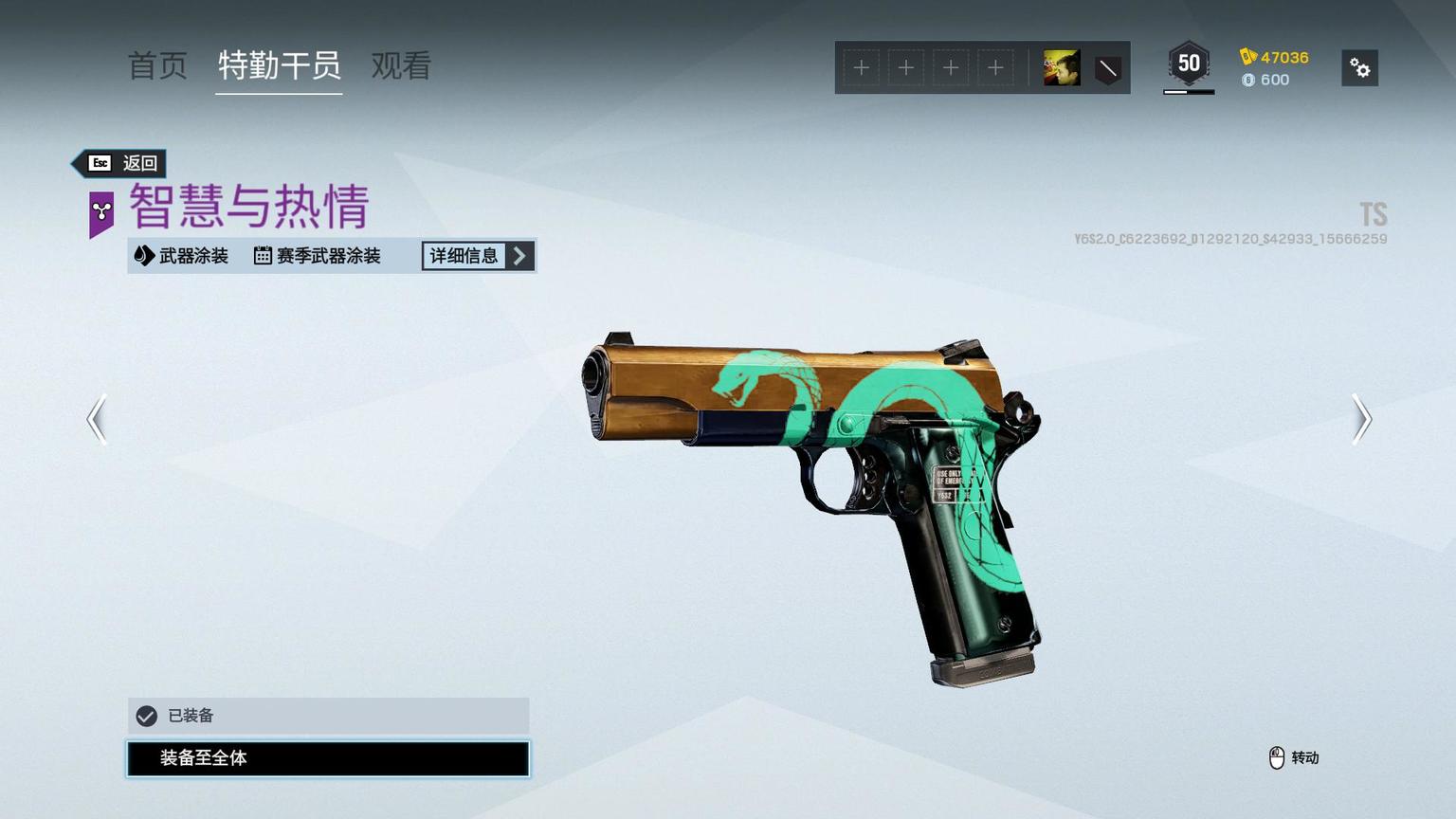The height and width of the screenshot is (819, 1456).
Task: Click the player avatar portrait
Action: tap(1062, 68)
